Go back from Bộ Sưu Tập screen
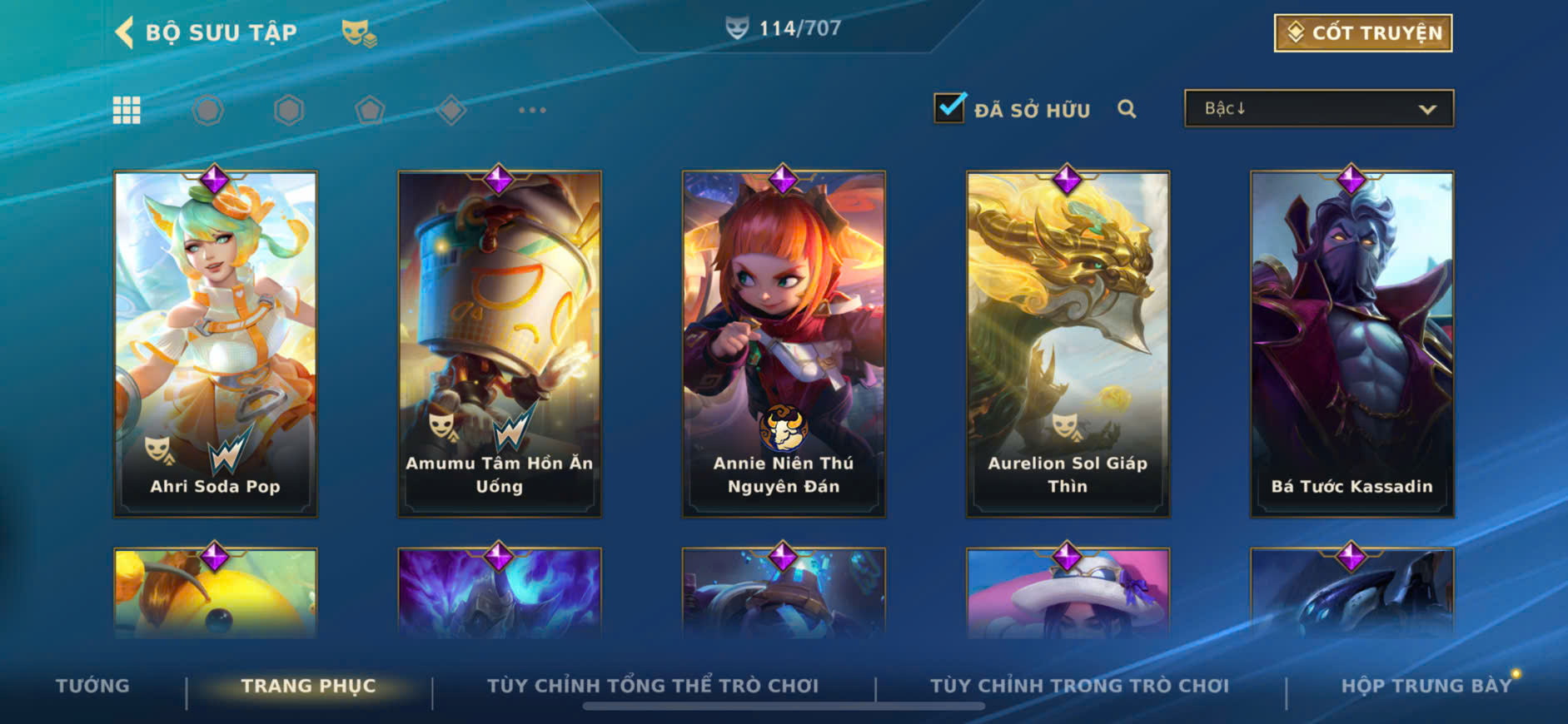Screen dimensions: 1568x724 click(125, 32)
